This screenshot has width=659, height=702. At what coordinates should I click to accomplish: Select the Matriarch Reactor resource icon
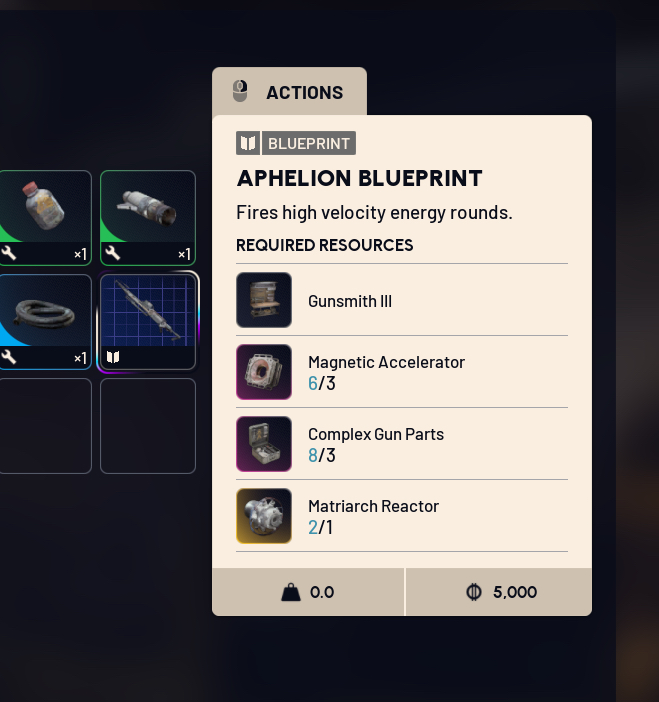[264, 516]
